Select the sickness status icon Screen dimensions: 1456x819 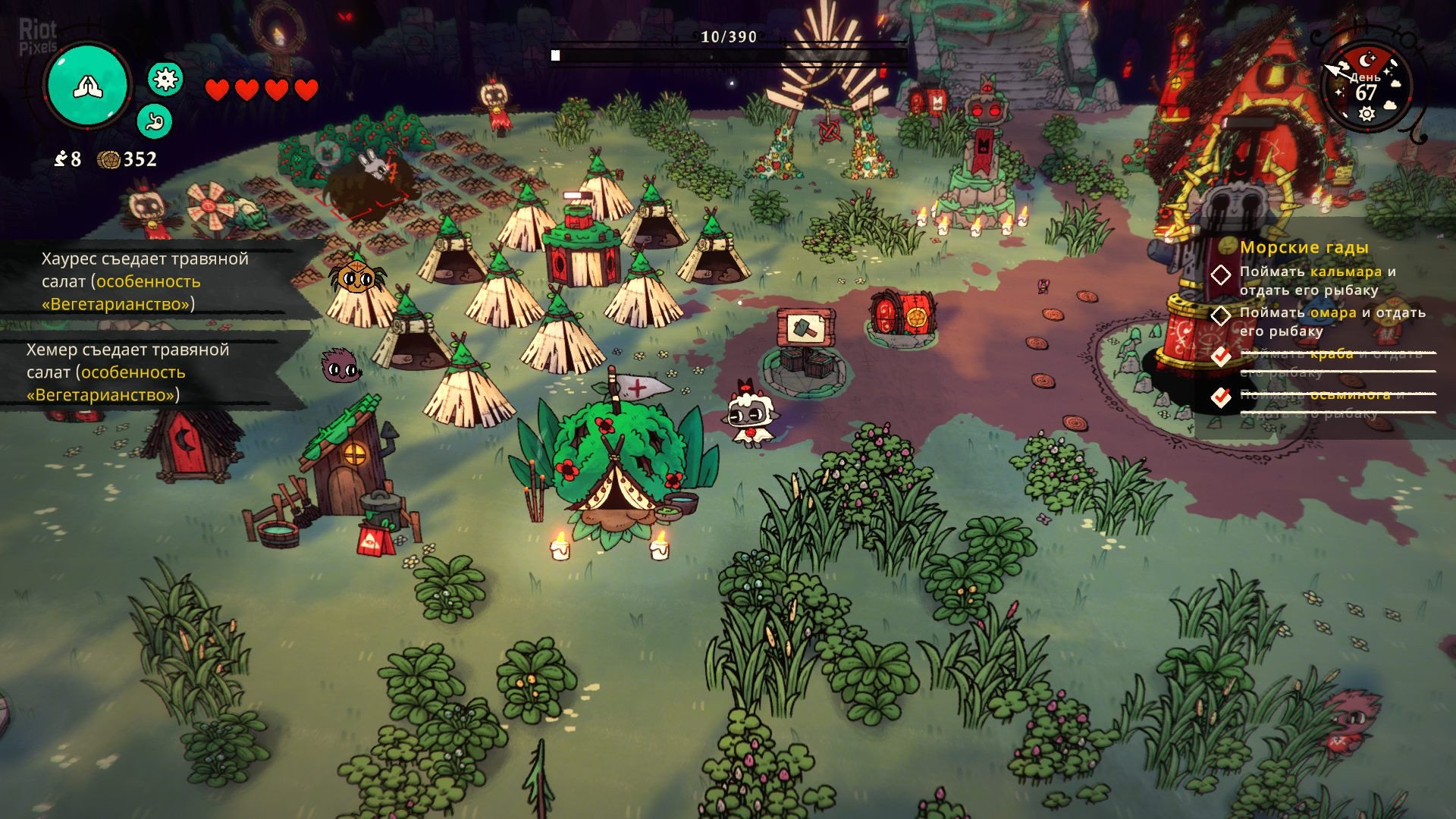(165, 79)
